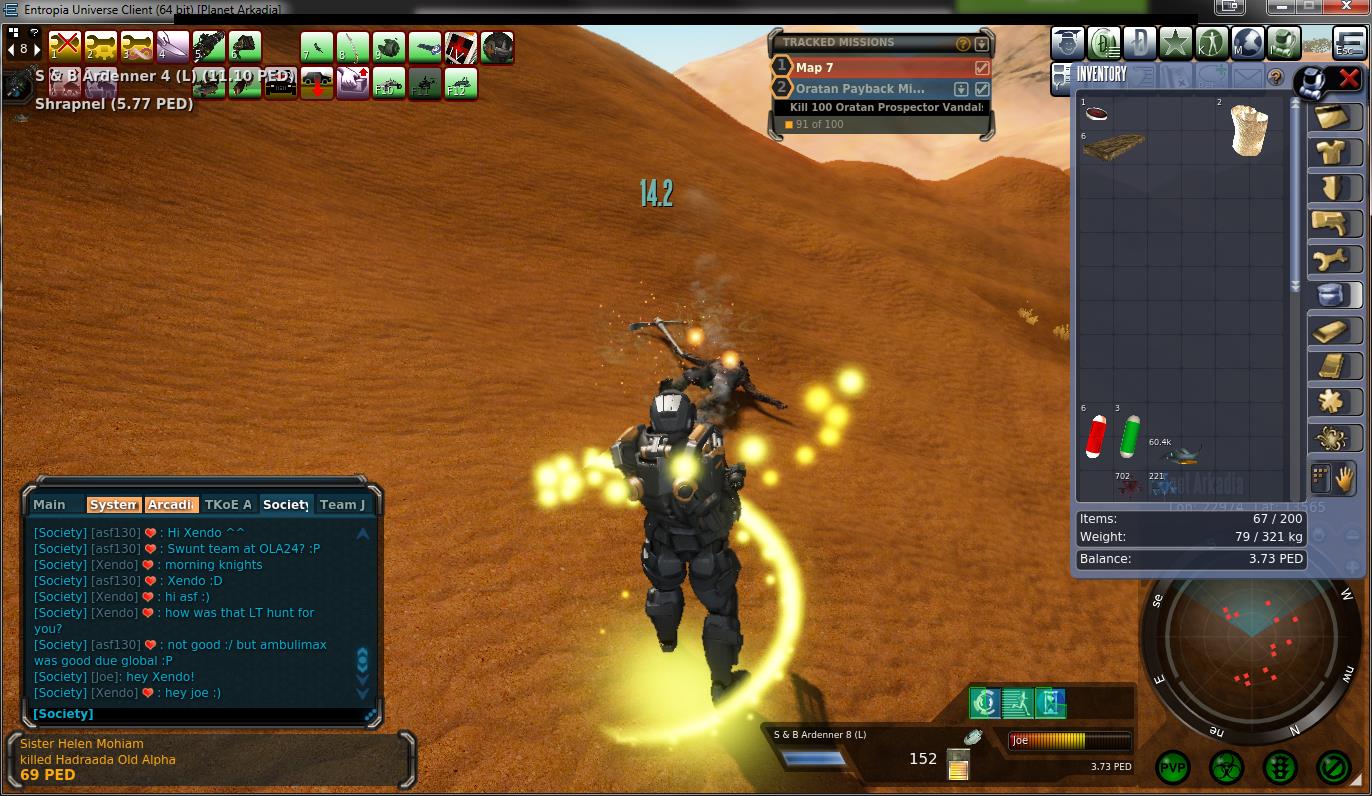Switch to the Society chat tab

pyautogui.click(x=286, y=505)
